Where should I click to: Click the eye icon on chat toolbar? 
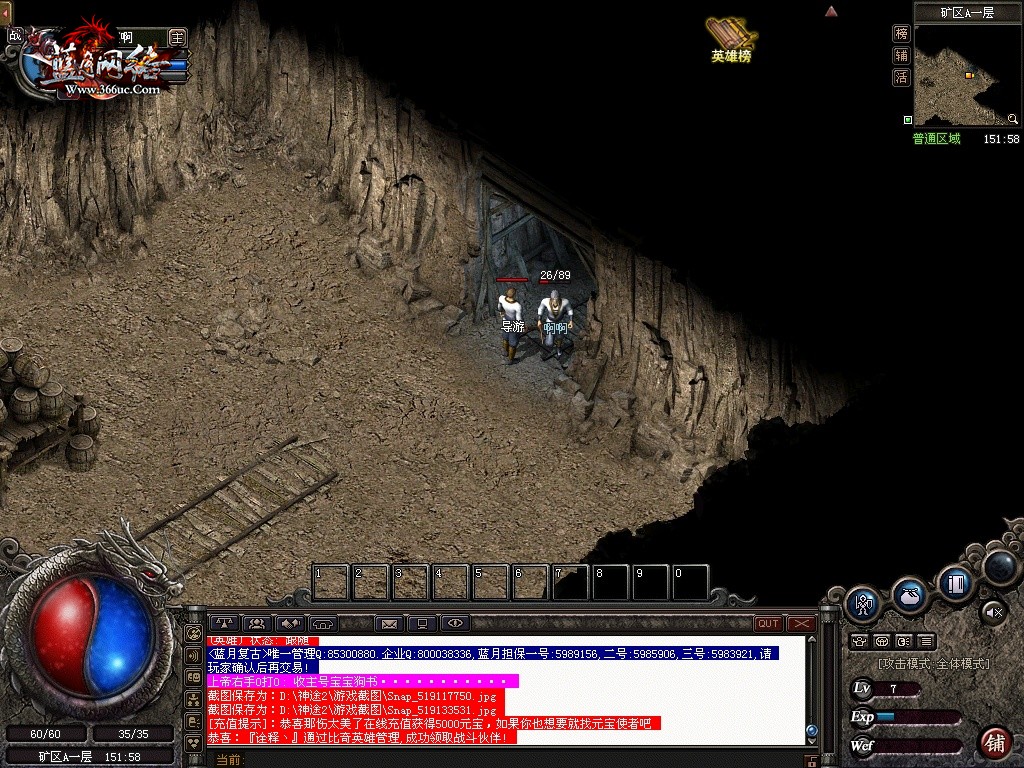coord(455,624)
